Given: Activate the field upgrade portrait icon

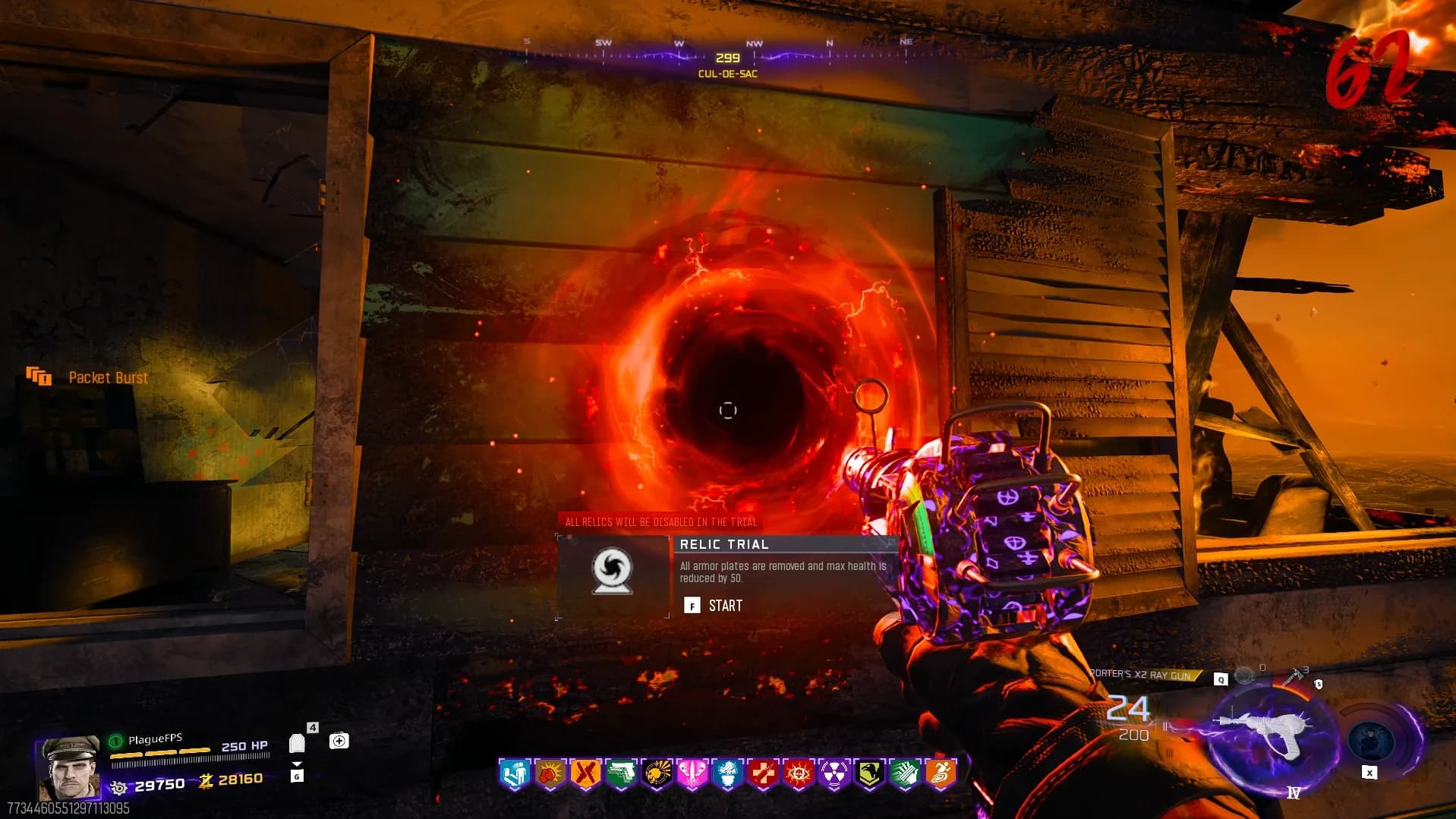Looking at the screenshot, I should [x=1371, y=740].
